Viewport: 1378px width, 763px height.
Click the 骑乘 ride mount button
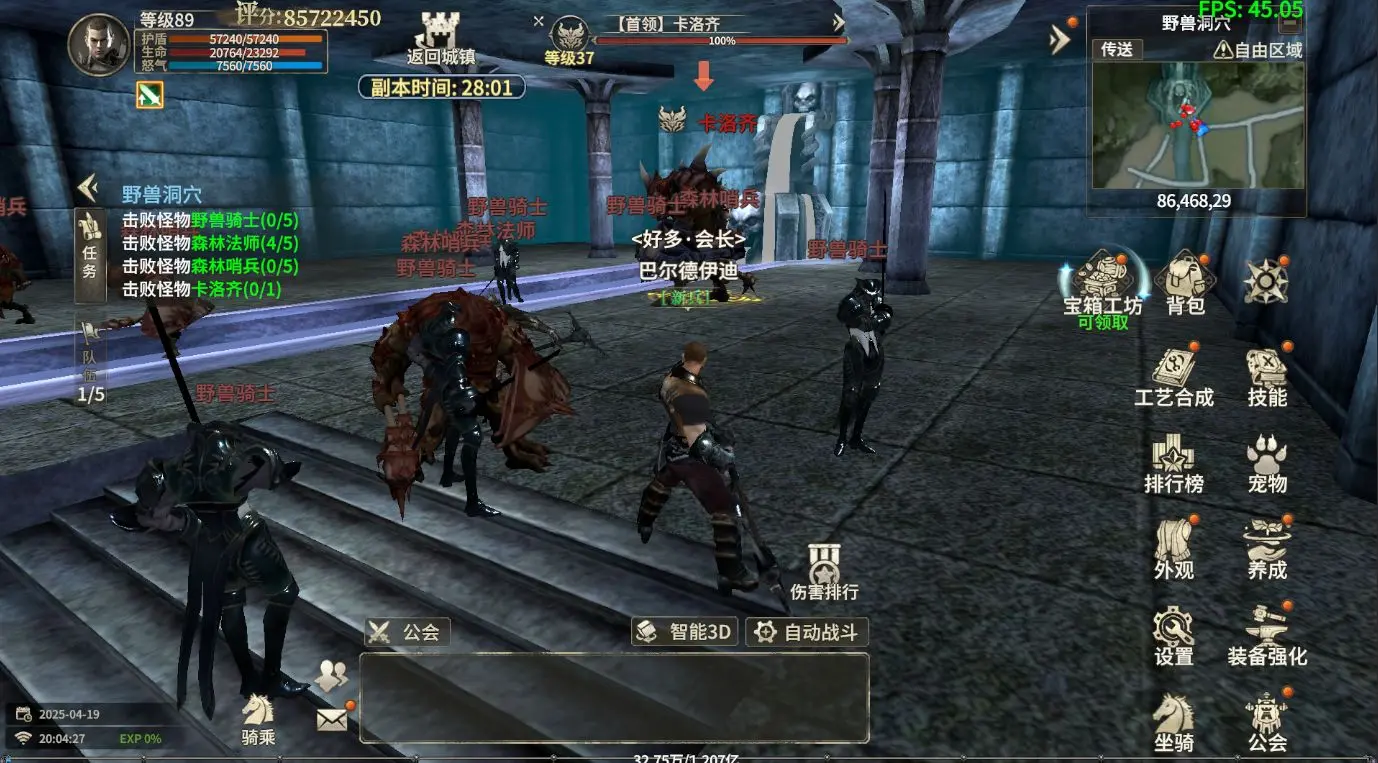(x=258, y=720)
